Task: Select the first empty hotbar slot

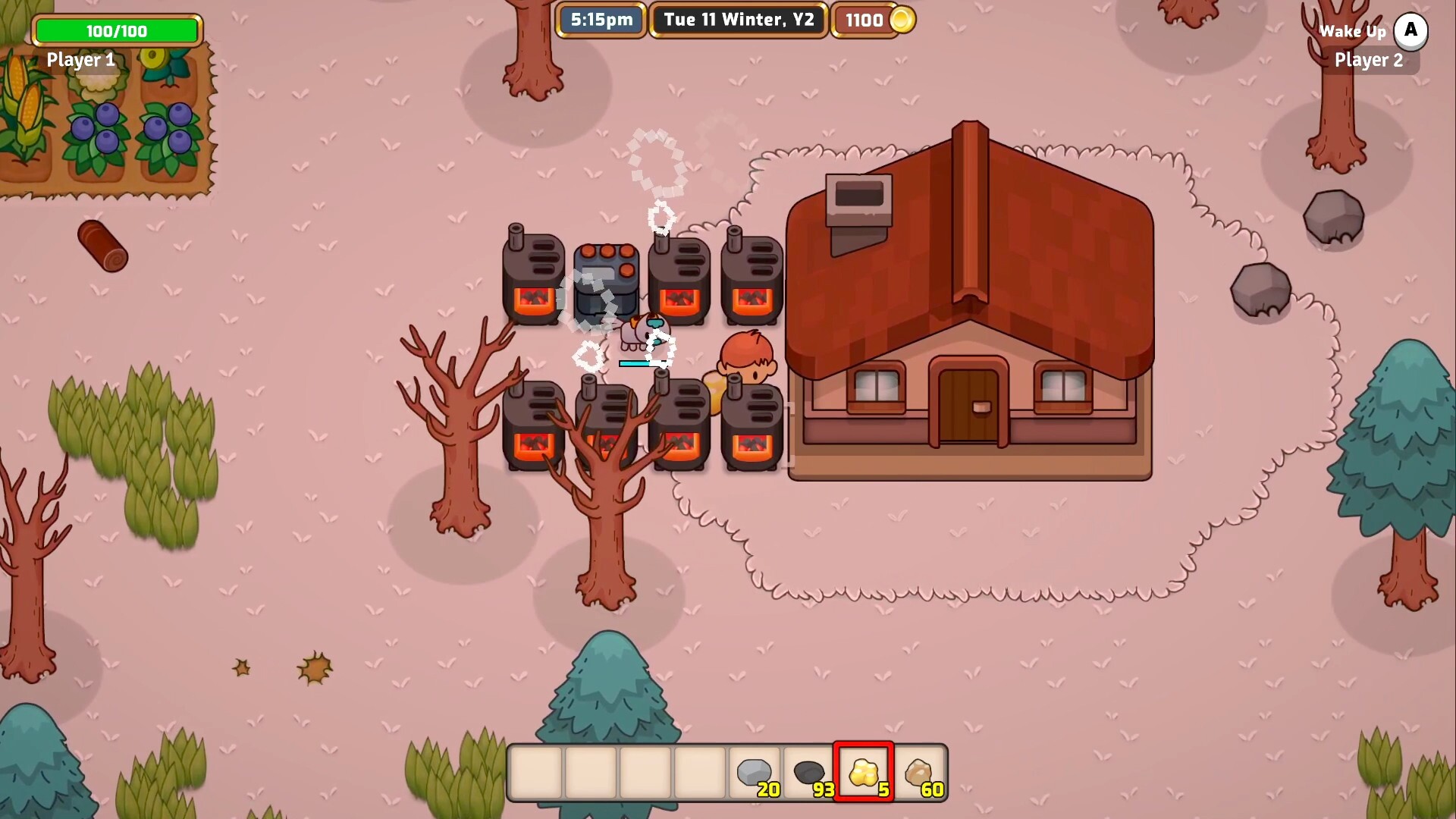Action: coord(535,772)
